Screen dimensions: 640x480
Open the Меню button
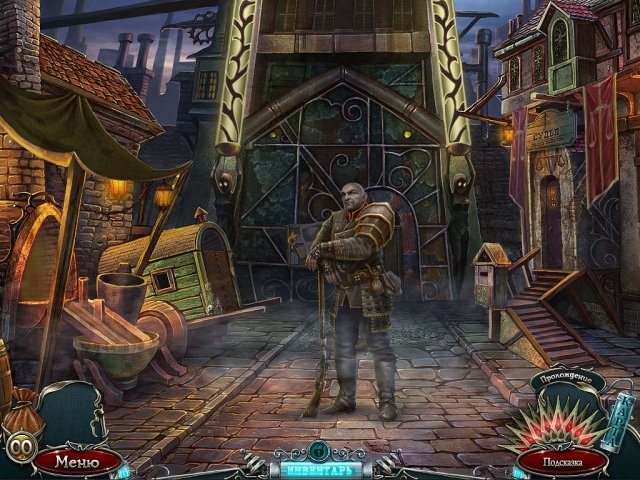point(77,461)
